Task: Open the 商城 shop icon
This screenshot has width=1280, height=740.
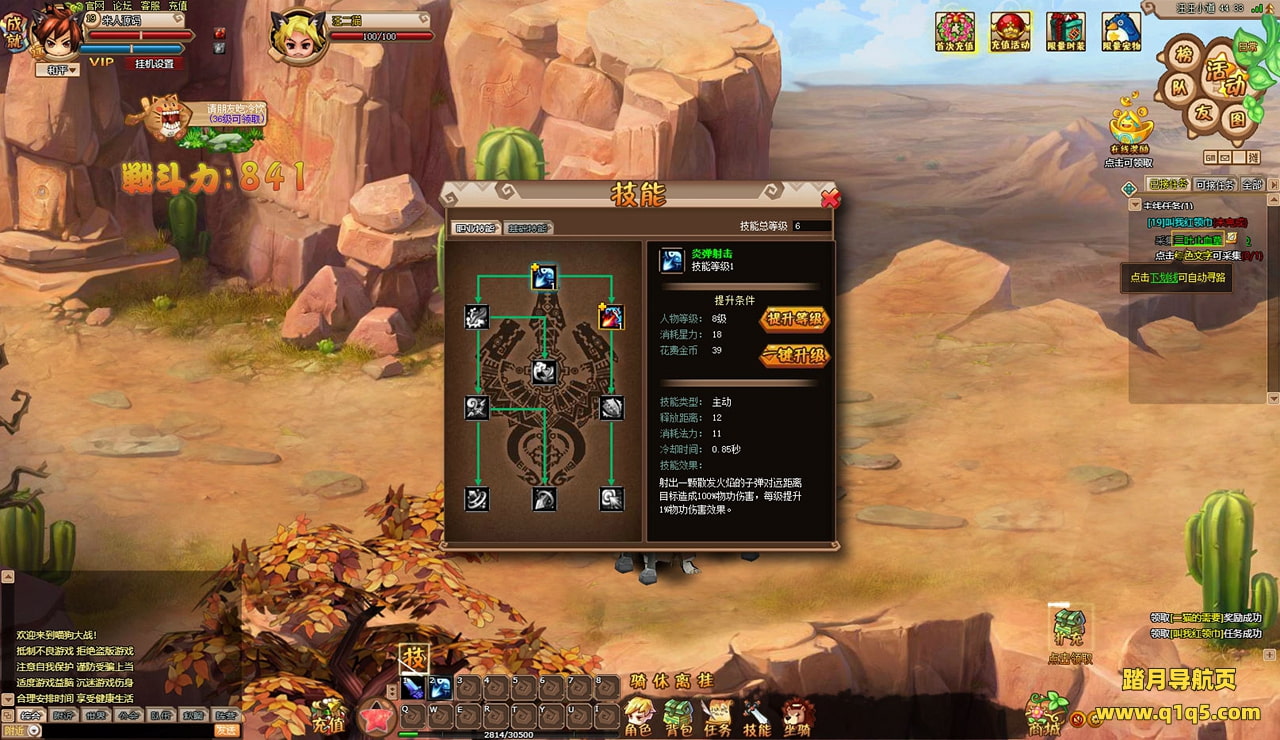Action: pos(1045,714)
